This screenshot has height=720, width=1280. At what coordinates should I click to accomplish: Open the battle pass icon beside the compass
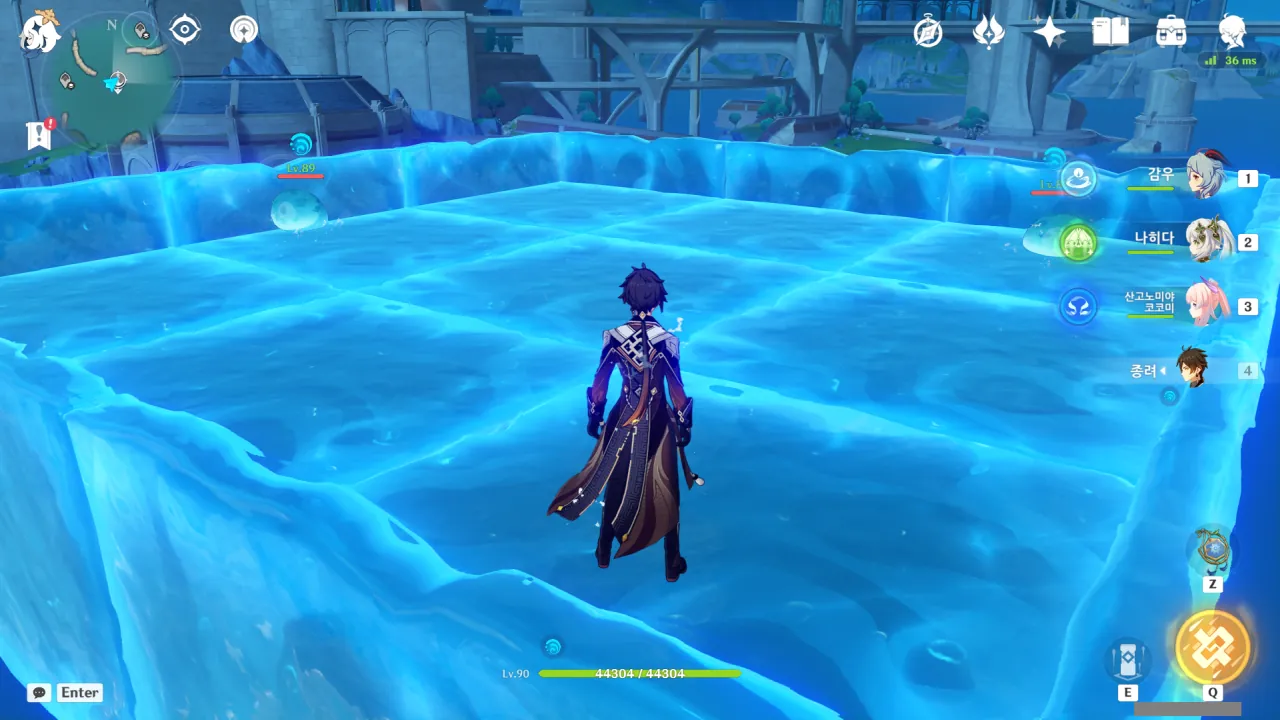(x=988, y=32)
